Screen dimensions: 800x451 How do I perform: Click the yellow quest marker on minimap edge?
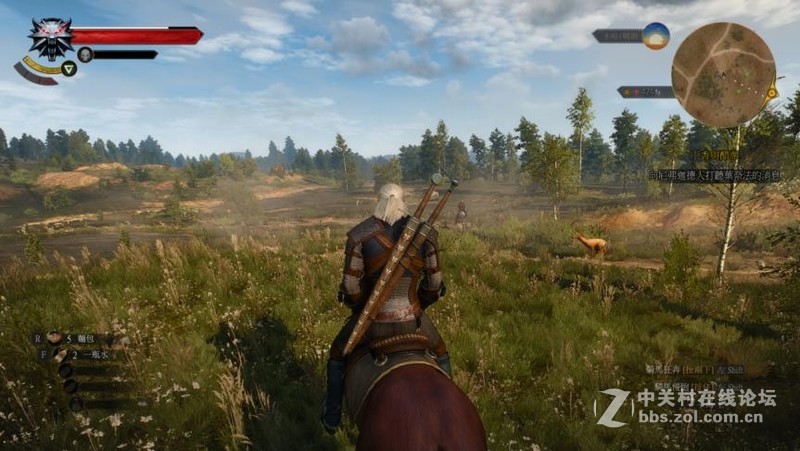[773, 93]
